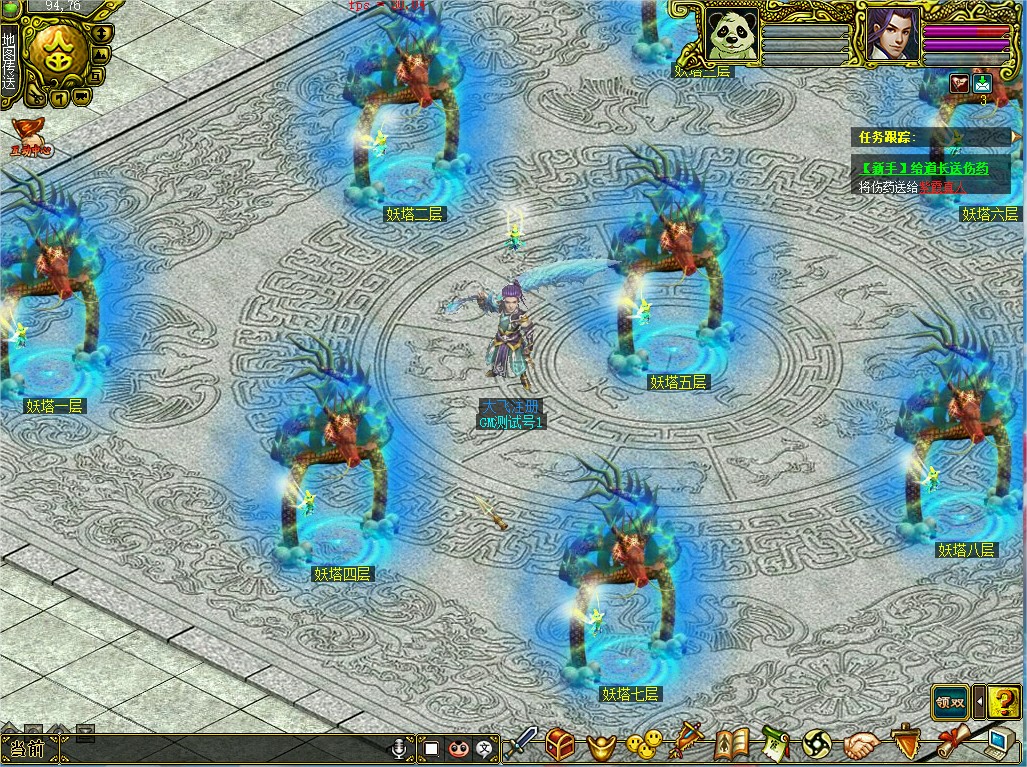Viewport: 1027px width, 767px height.
Task: Open the open book icon
Action: coord(732,745)
